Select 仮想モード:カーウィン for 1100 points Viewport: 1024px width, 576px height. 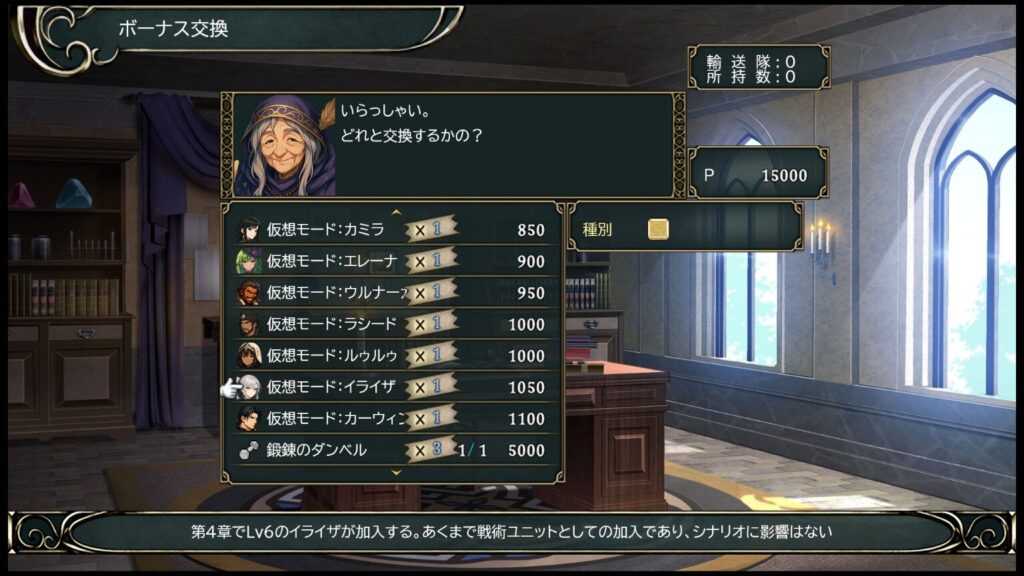[x=392, y=418]
